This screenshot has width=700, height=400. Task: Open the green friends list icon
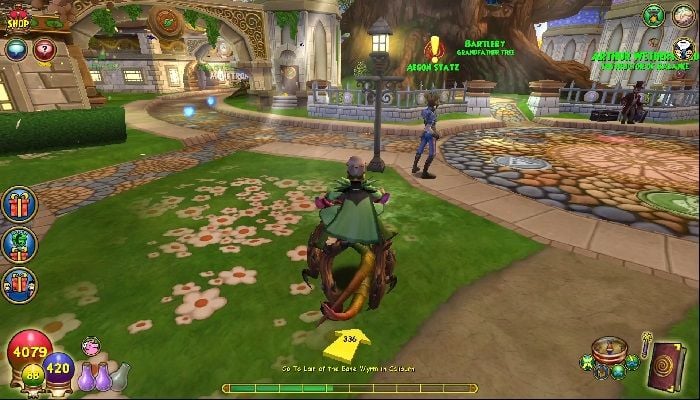click(654, 14)
